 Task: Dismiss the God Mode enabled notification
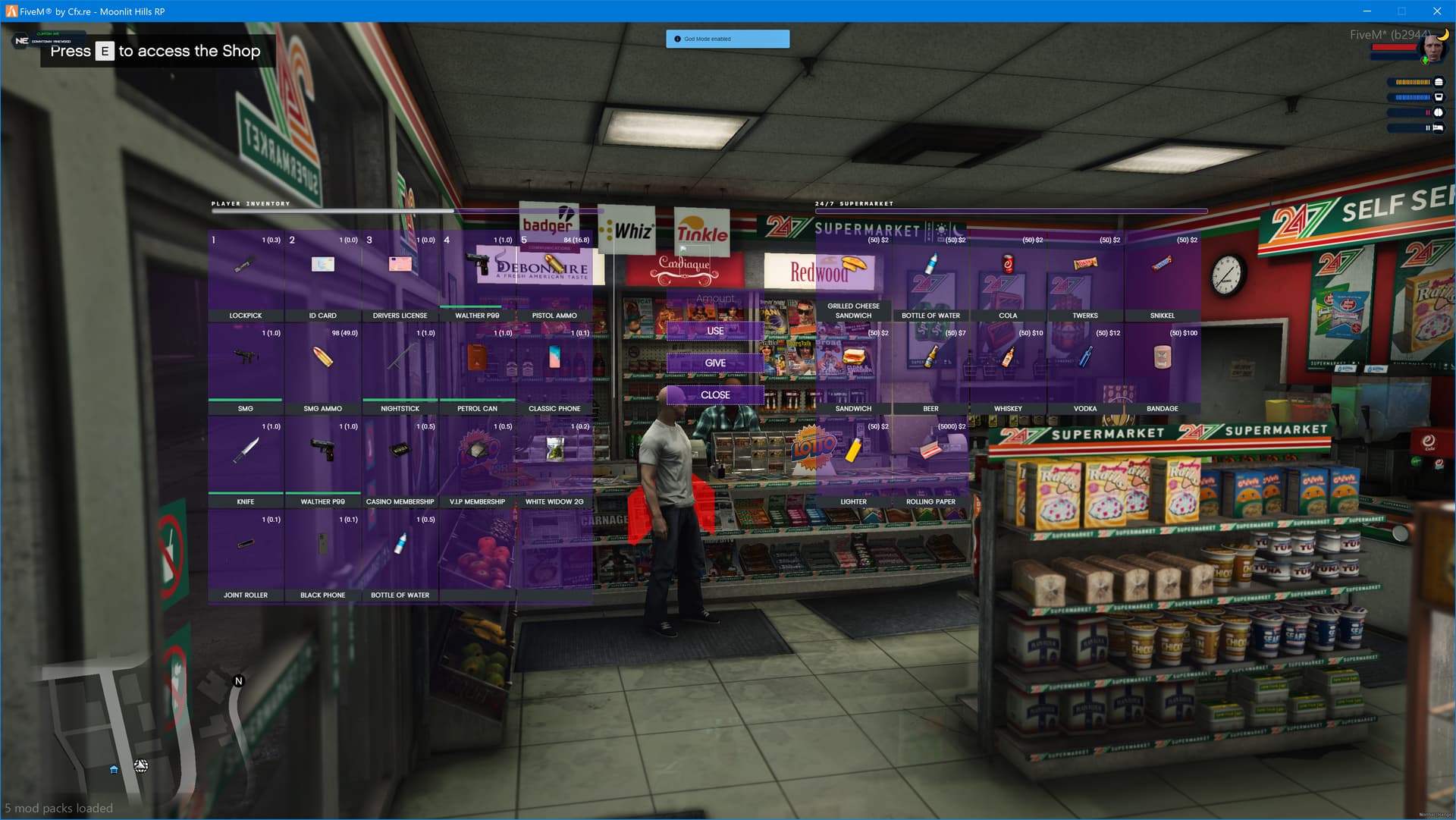[727, 39]
